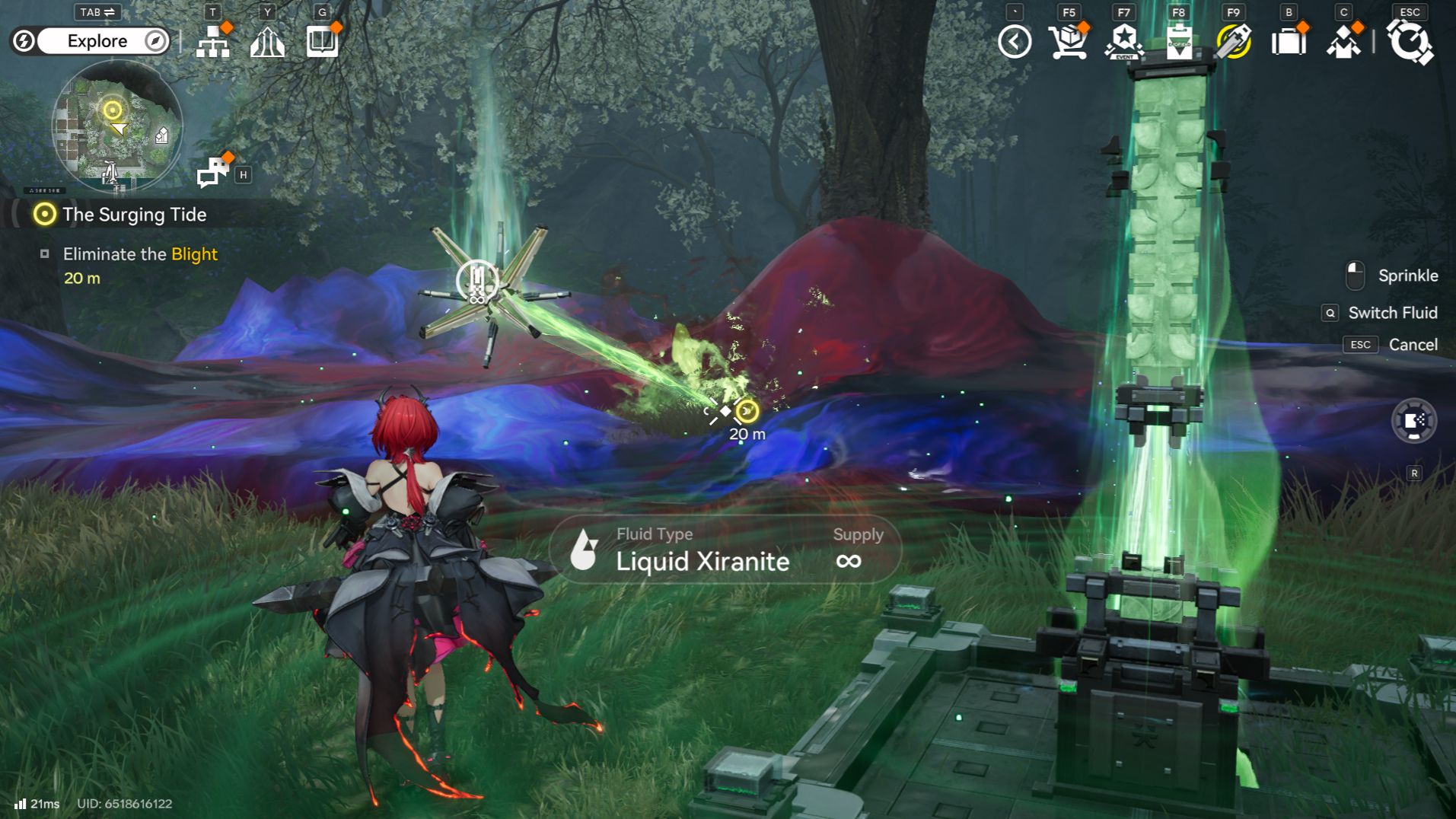The width and height of the screenshot is (1456, 819).
Task: Activate the sprinkler tool round button
Action: tap(1414, 421)
